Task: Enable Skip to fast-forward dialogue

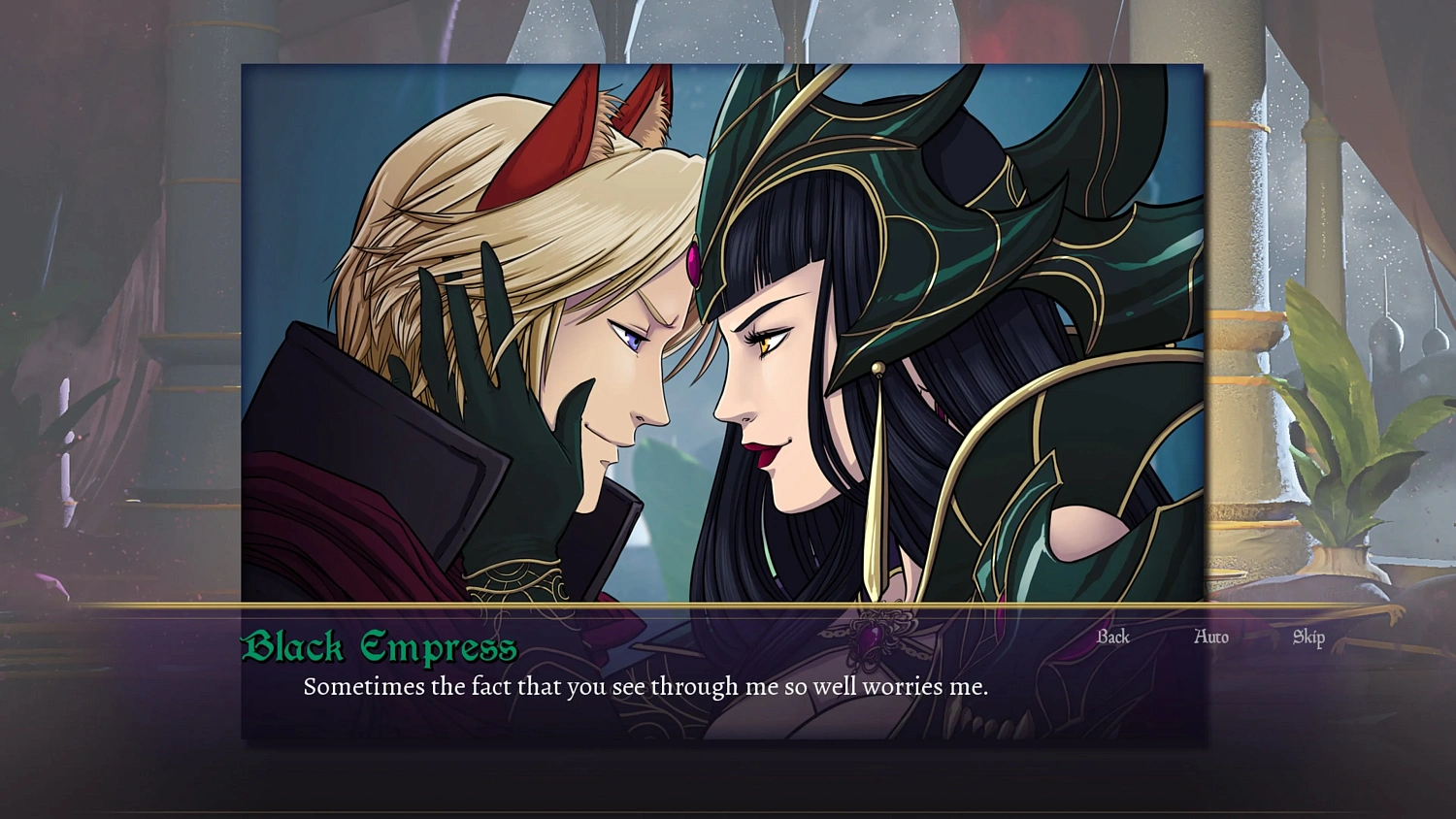Action: click(x=1307, y=638)
